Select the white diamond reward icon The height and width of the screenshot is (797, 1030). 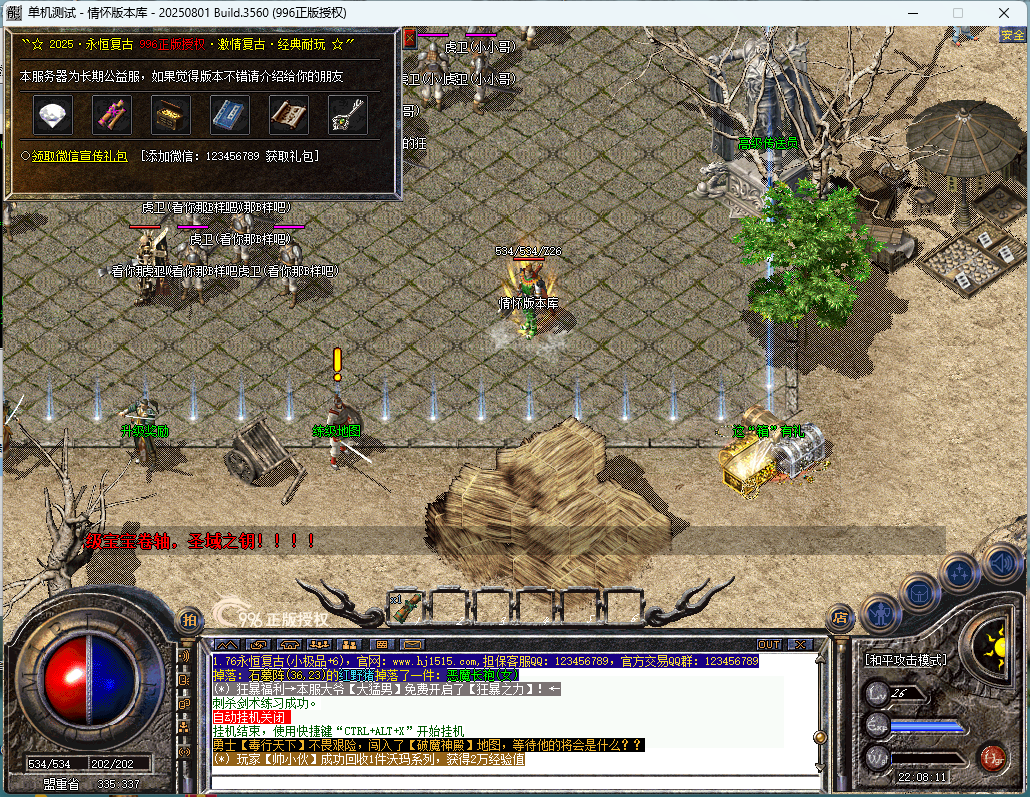point(51,116)
